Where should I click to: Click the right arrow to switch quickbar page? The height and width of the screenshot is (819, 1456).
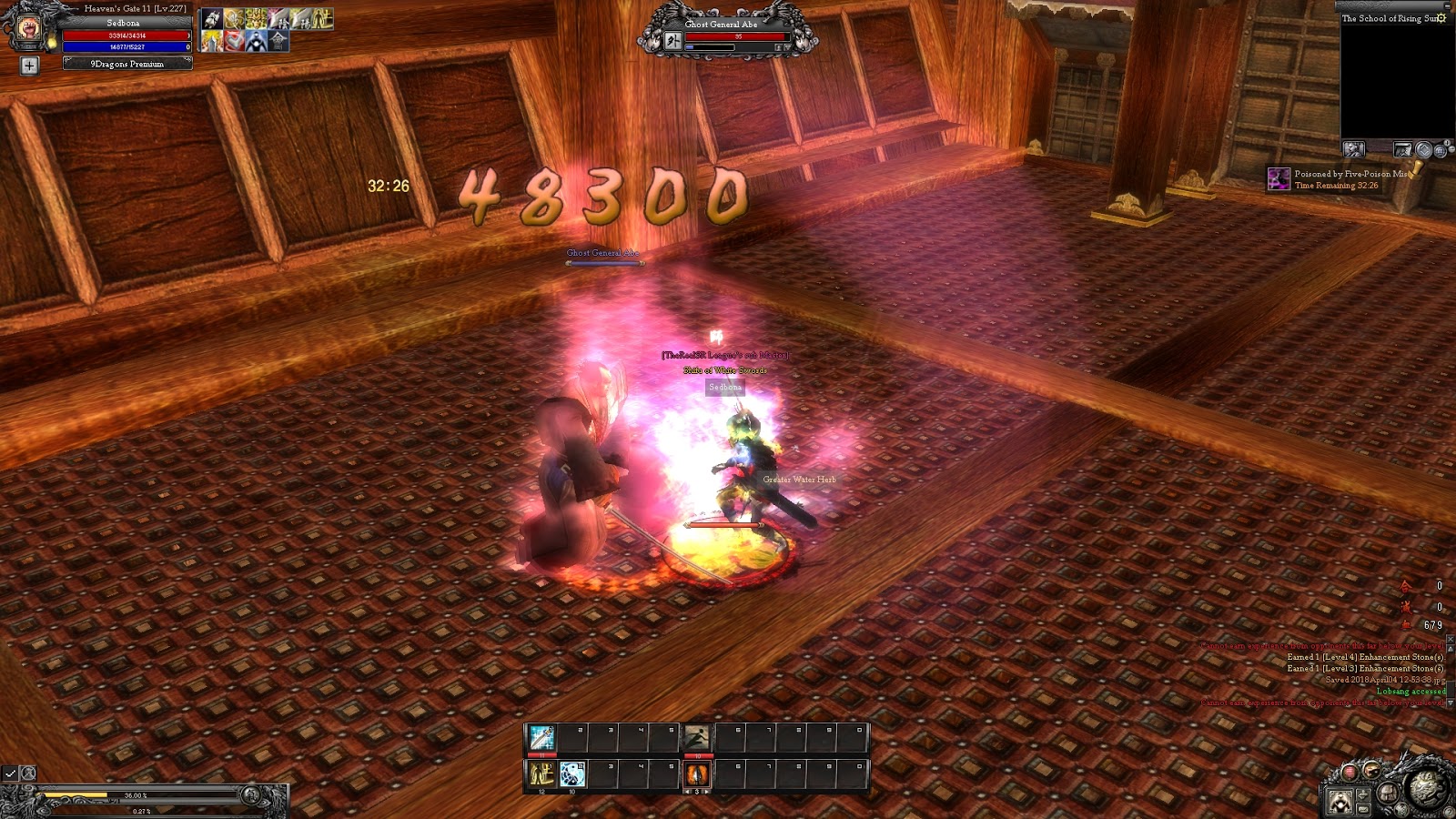click(x=705, y=792)
